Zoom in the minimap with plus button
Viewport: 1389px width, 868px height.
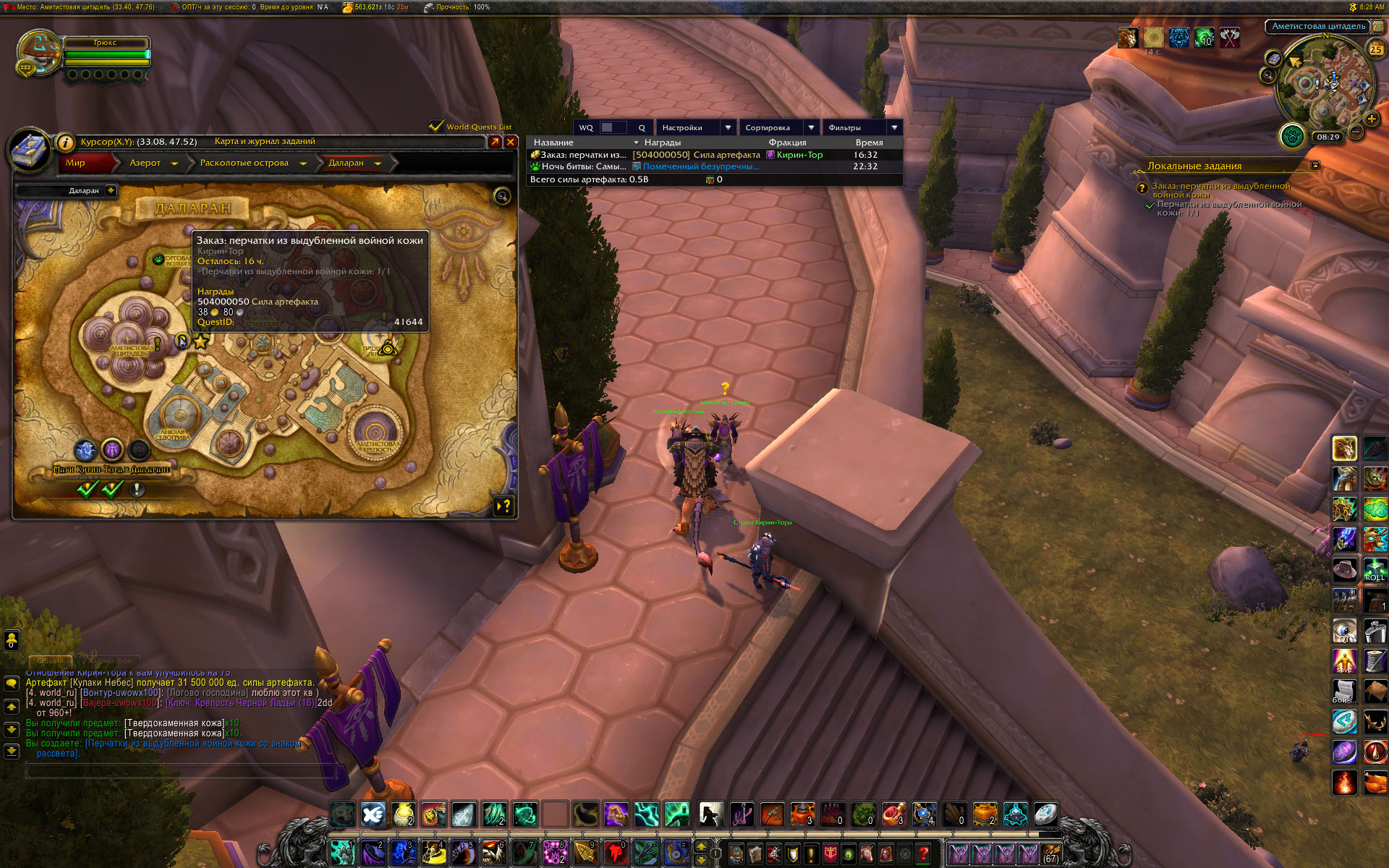tap(1371, 119)
